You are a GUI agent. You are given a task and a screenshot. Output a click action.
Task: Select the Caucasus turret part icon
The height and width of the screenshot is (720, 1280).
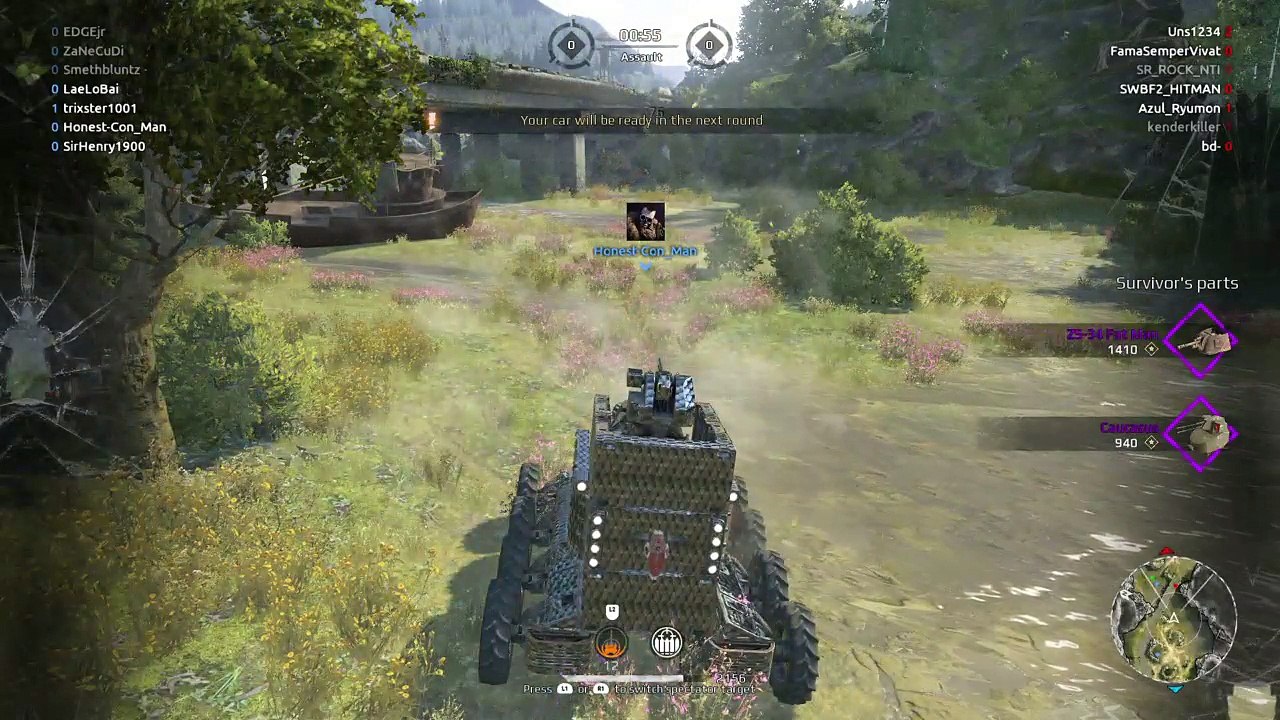[x=1203, y=433]
